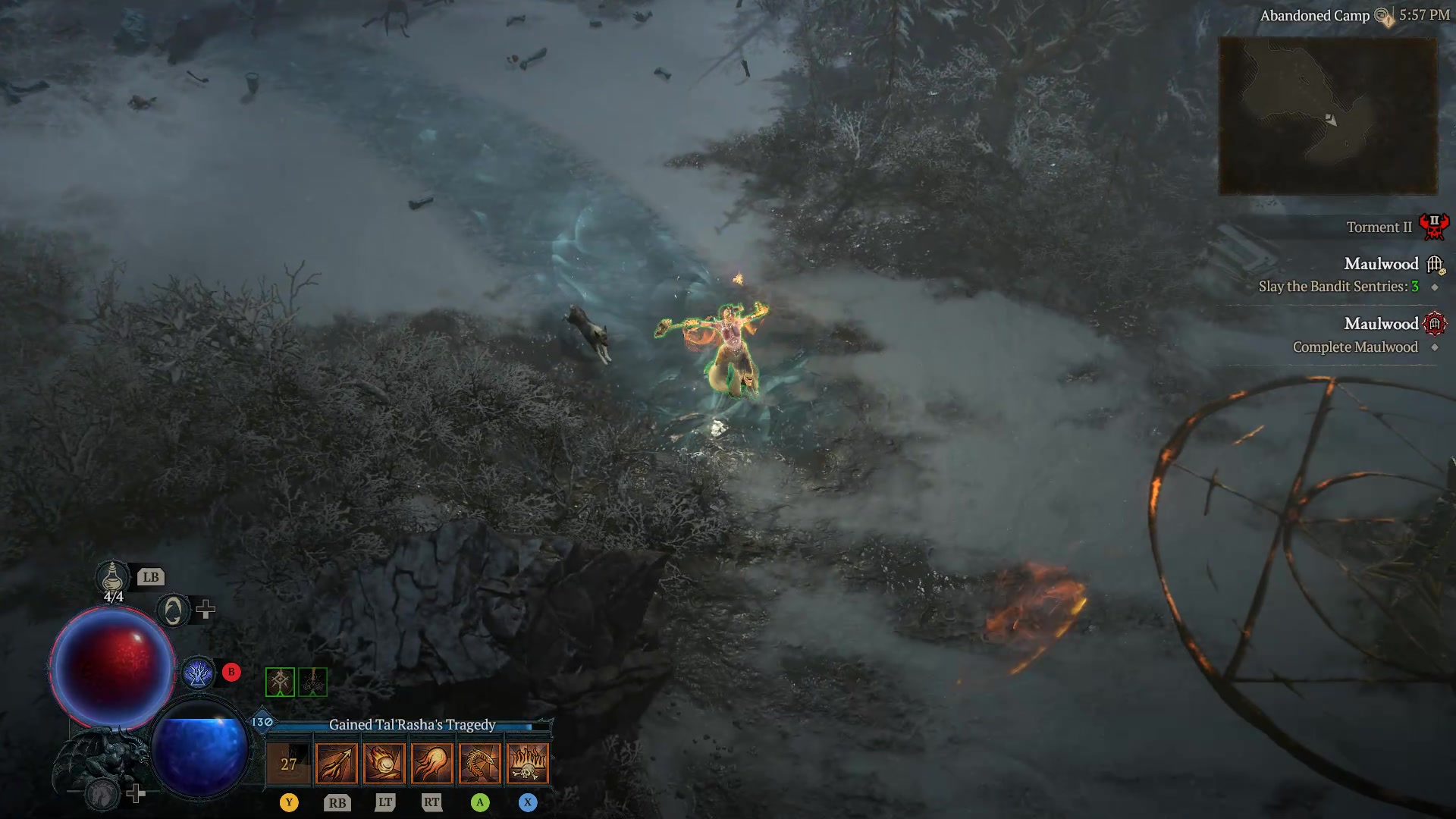
Task: Collapse the second Maulwood quest entry
Action: pos(1433,324)
